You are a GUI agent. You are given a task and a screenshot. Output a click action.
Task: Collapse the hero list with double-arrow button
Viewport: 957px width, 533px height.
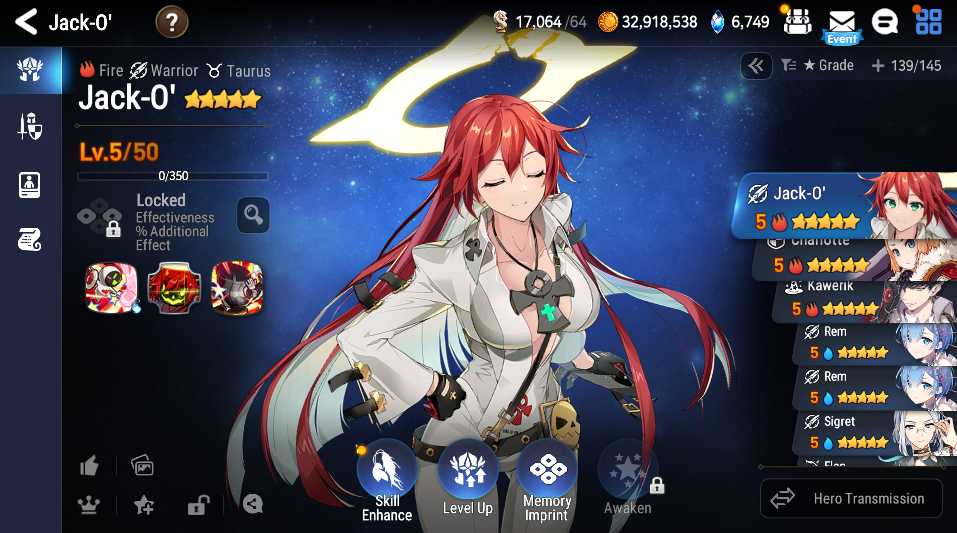point(756,66)
